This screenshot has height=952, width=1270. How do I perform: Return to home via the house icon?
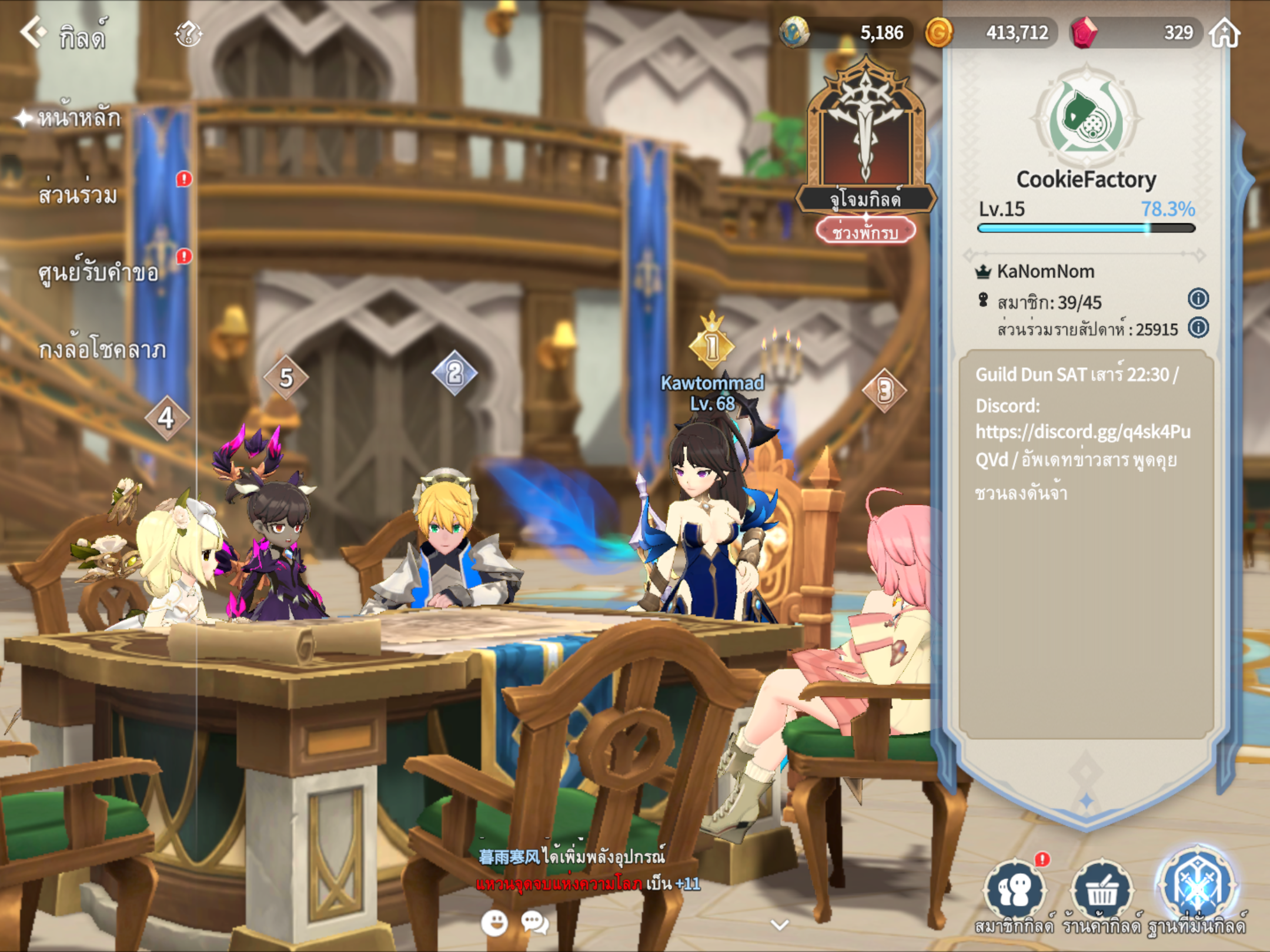(x=1225, y=32)
